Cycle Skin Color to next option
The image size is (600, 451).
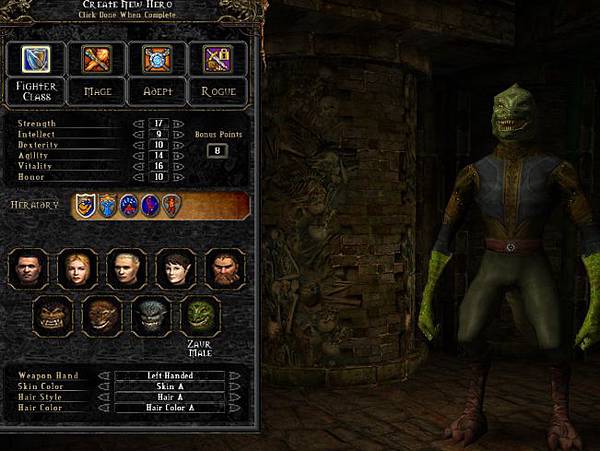[234, 386]
